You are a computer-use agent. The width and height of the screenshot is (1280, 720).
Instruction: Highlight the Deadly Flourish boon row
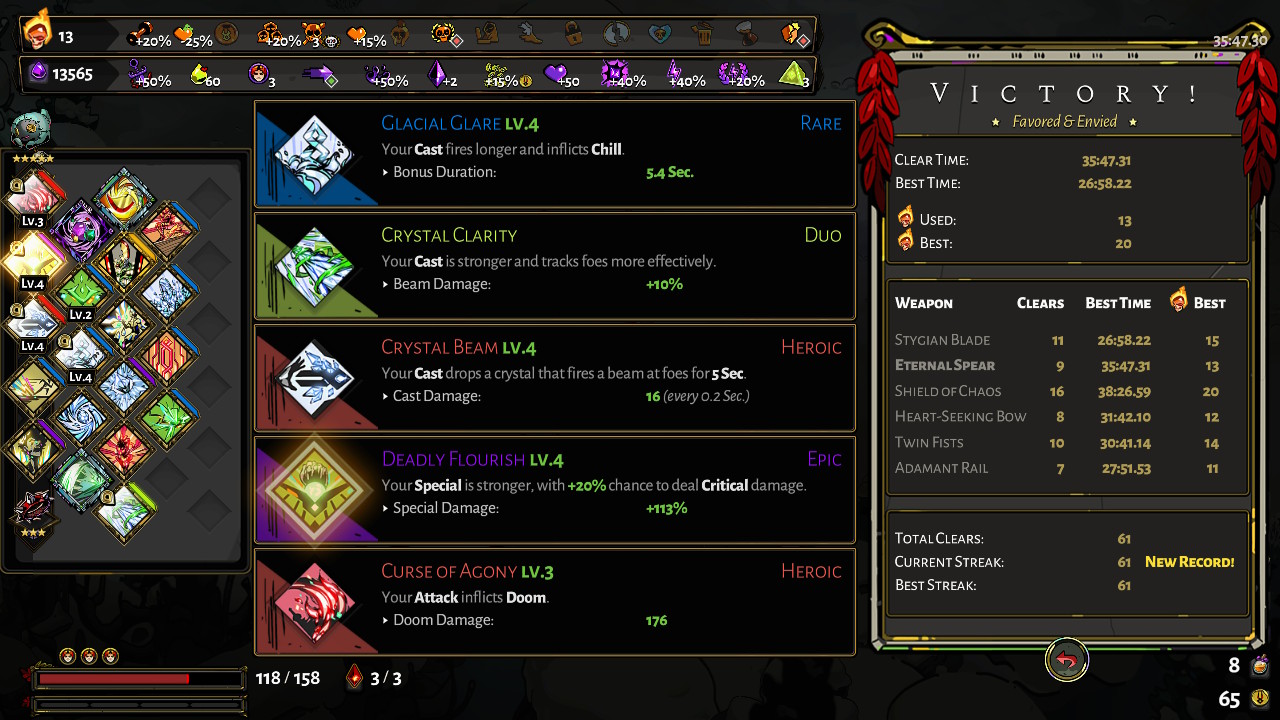tap(555, 490)
